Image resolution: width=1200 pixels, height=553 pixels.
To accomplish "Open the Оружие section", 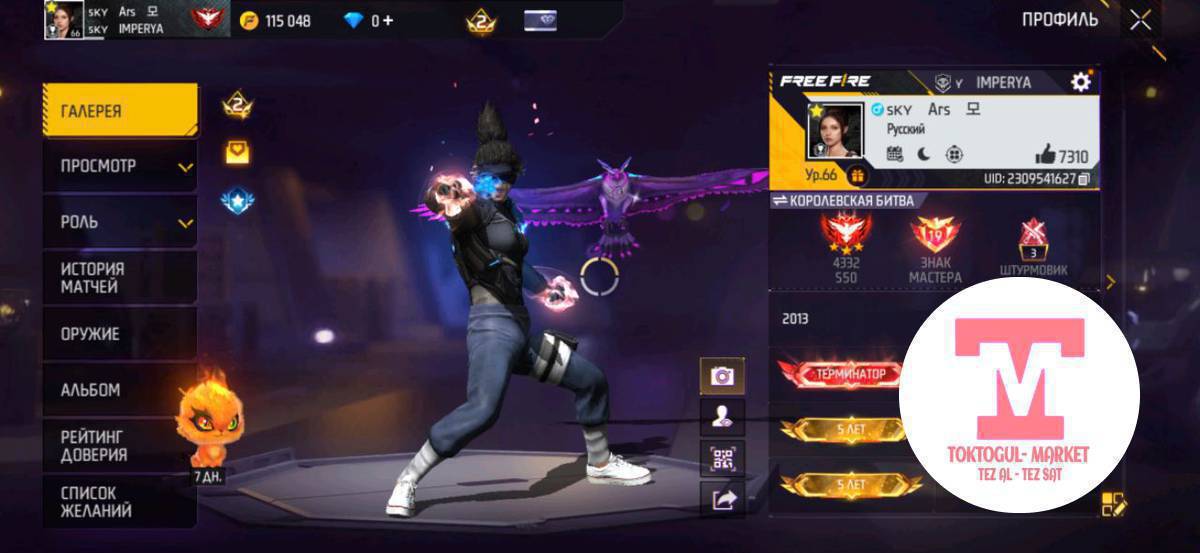I will tap(119, 334).
